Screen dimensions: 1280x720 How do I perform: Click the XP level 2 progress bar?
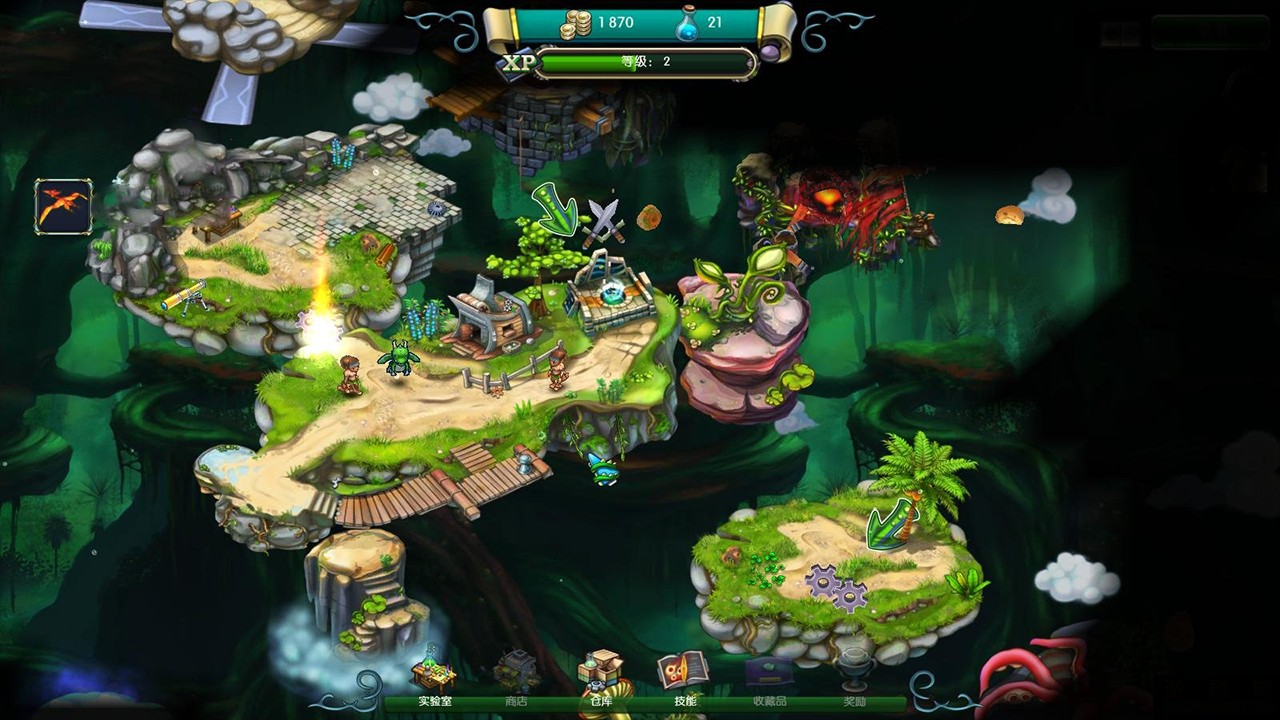click(x=645, y=62)
